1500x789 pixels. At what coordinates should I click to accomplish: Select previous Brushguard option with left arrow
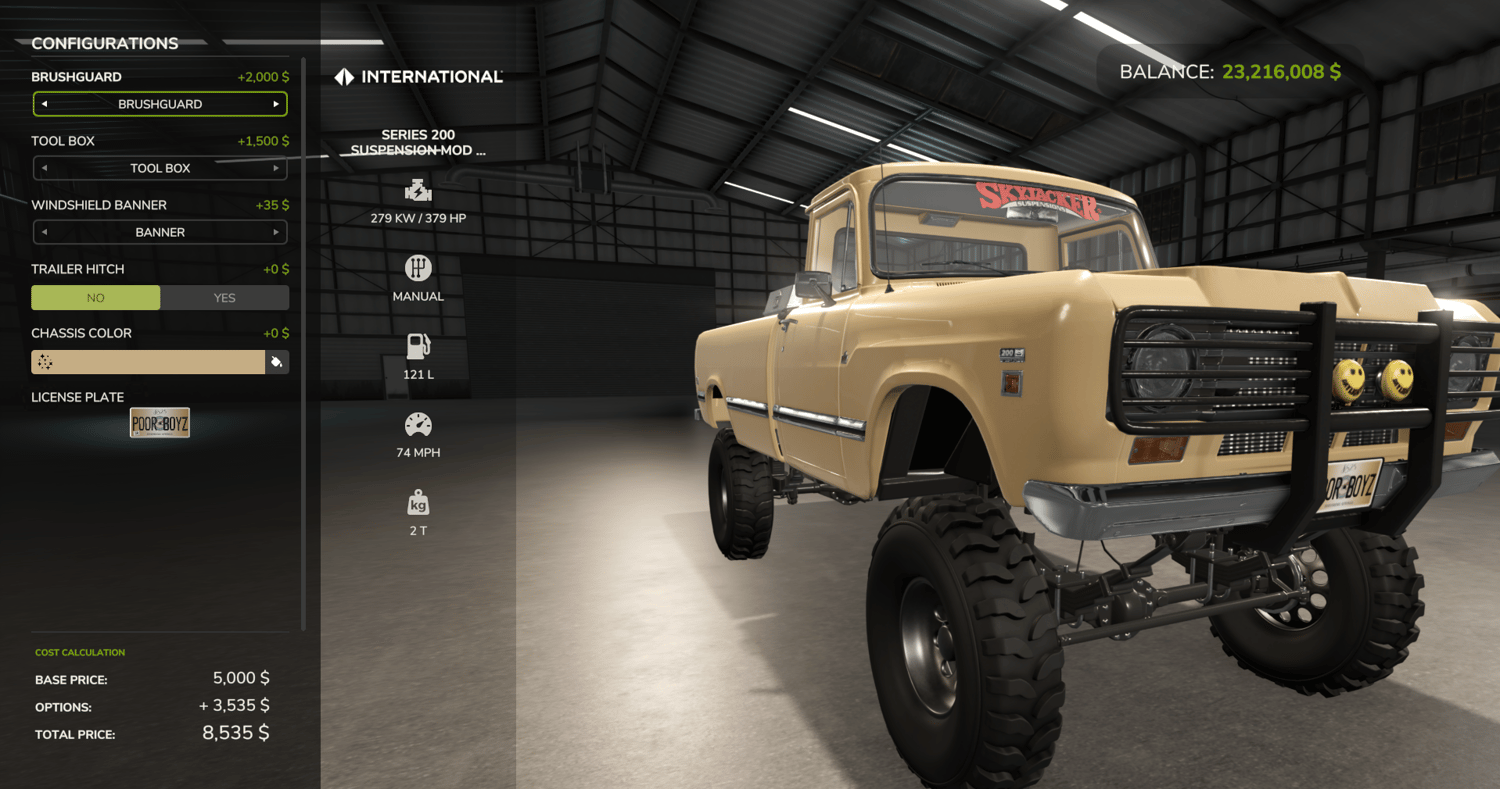[44, 104]
